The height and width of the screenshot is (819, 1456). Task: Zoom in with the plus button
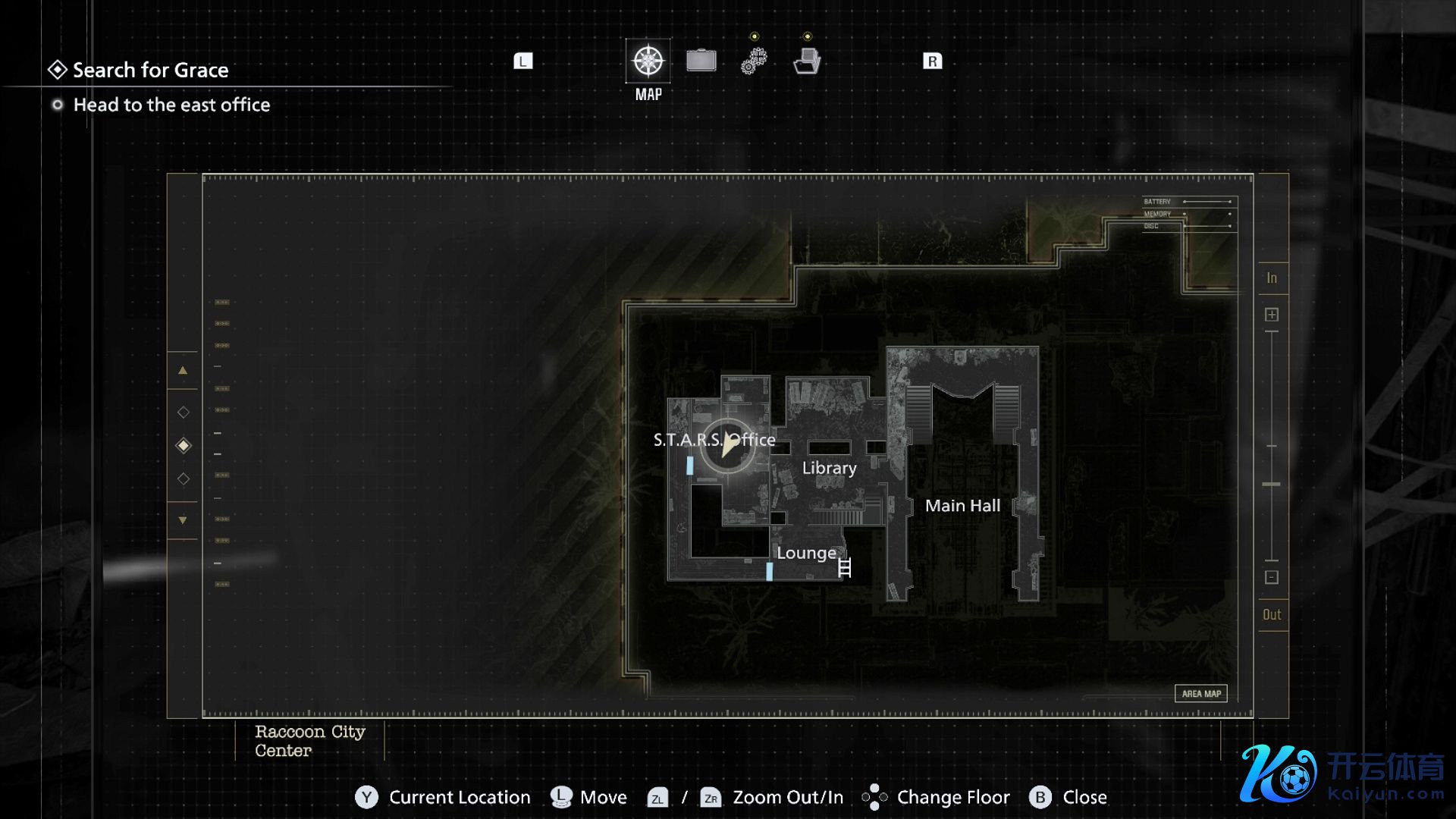coord(1272,315)
